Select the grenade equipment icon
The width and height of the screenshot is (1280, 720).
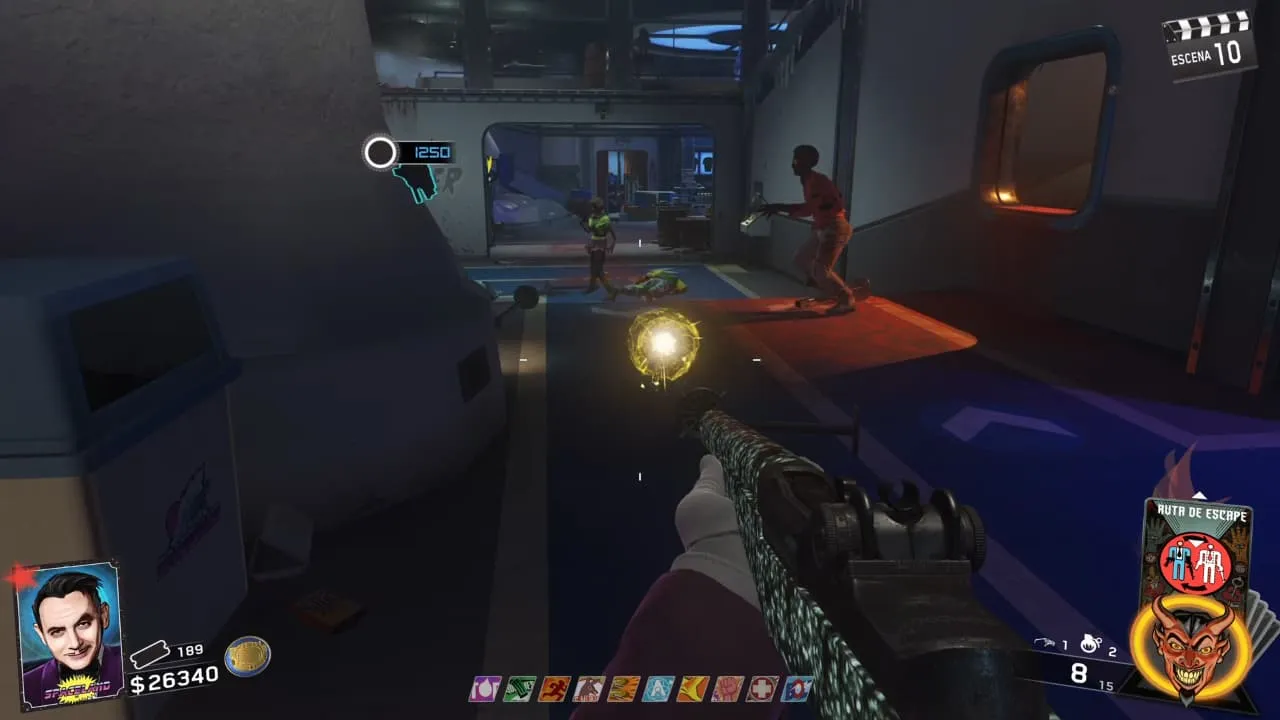[x=1089, y=644]
